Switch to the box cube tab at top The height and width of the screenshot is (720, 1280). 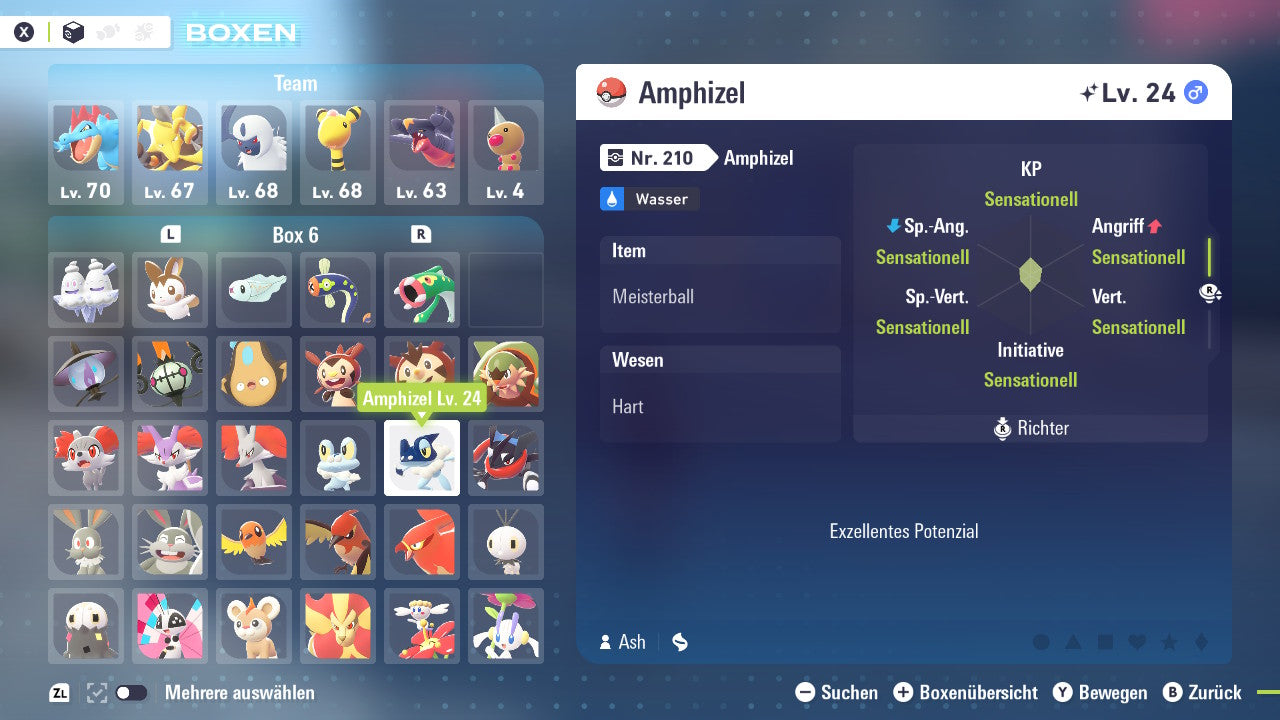tap(73, 31)
